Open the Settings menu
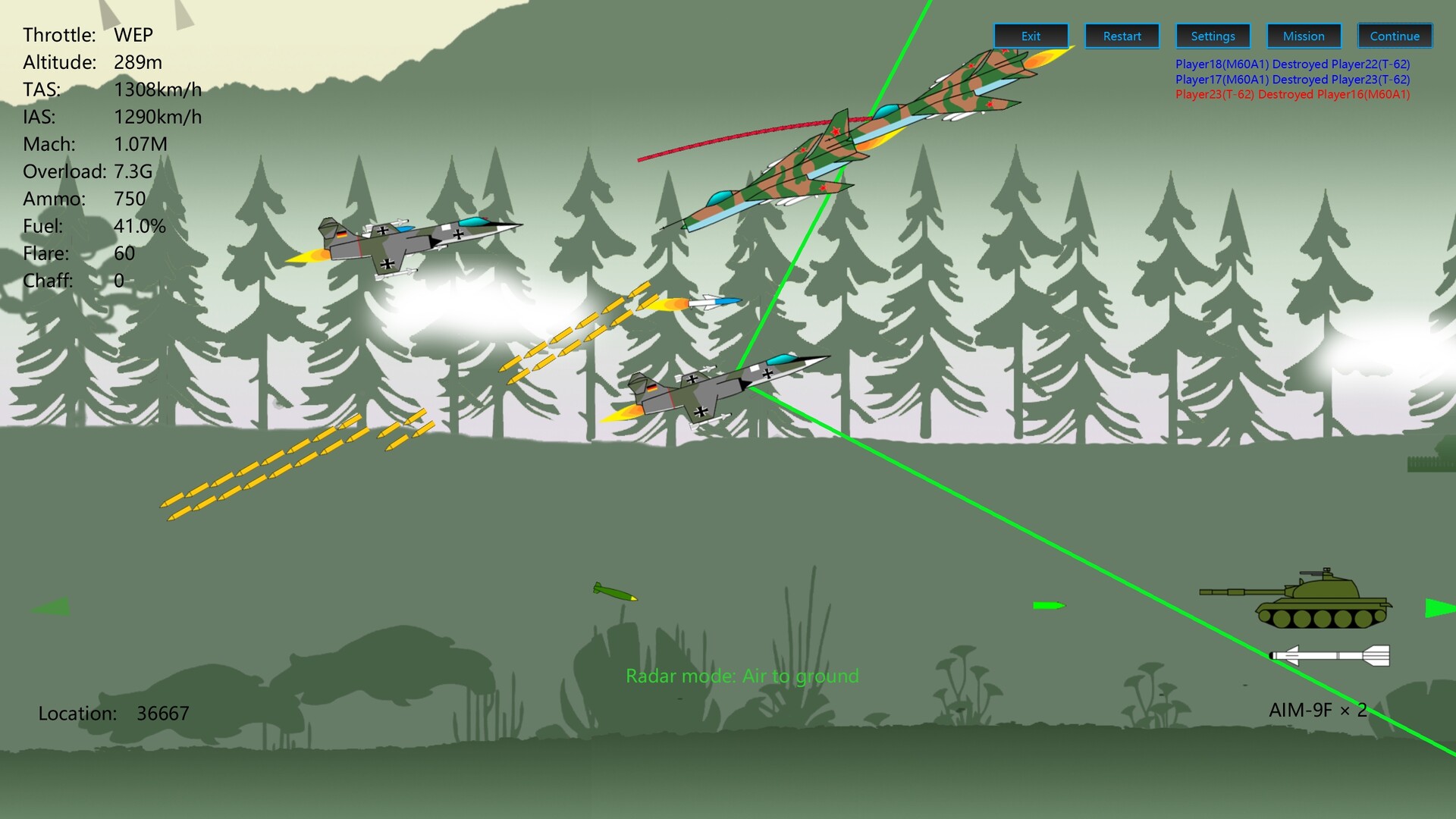Image resolution: width=1456 pixels, height=819 pixels. [1212, 36]
